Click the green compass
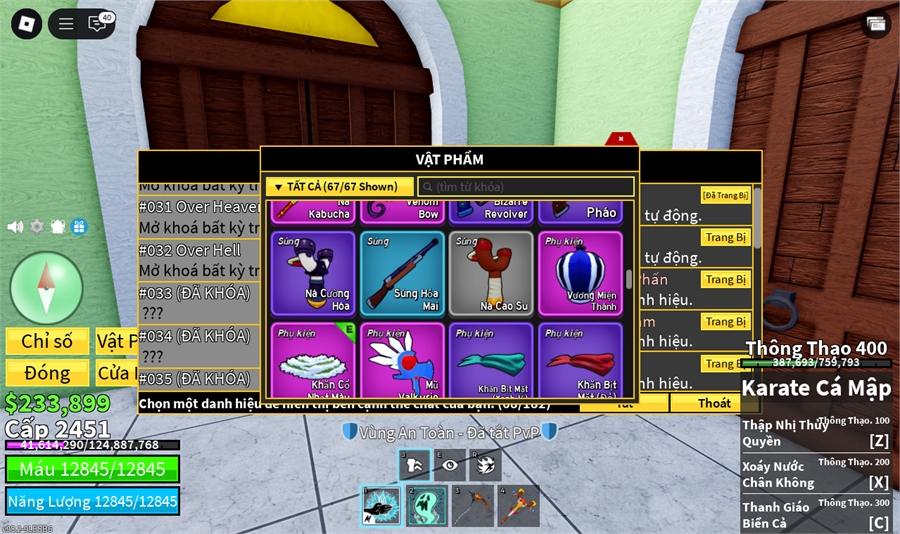Viewport: 900px width, 534px height. tap(46, 288)
